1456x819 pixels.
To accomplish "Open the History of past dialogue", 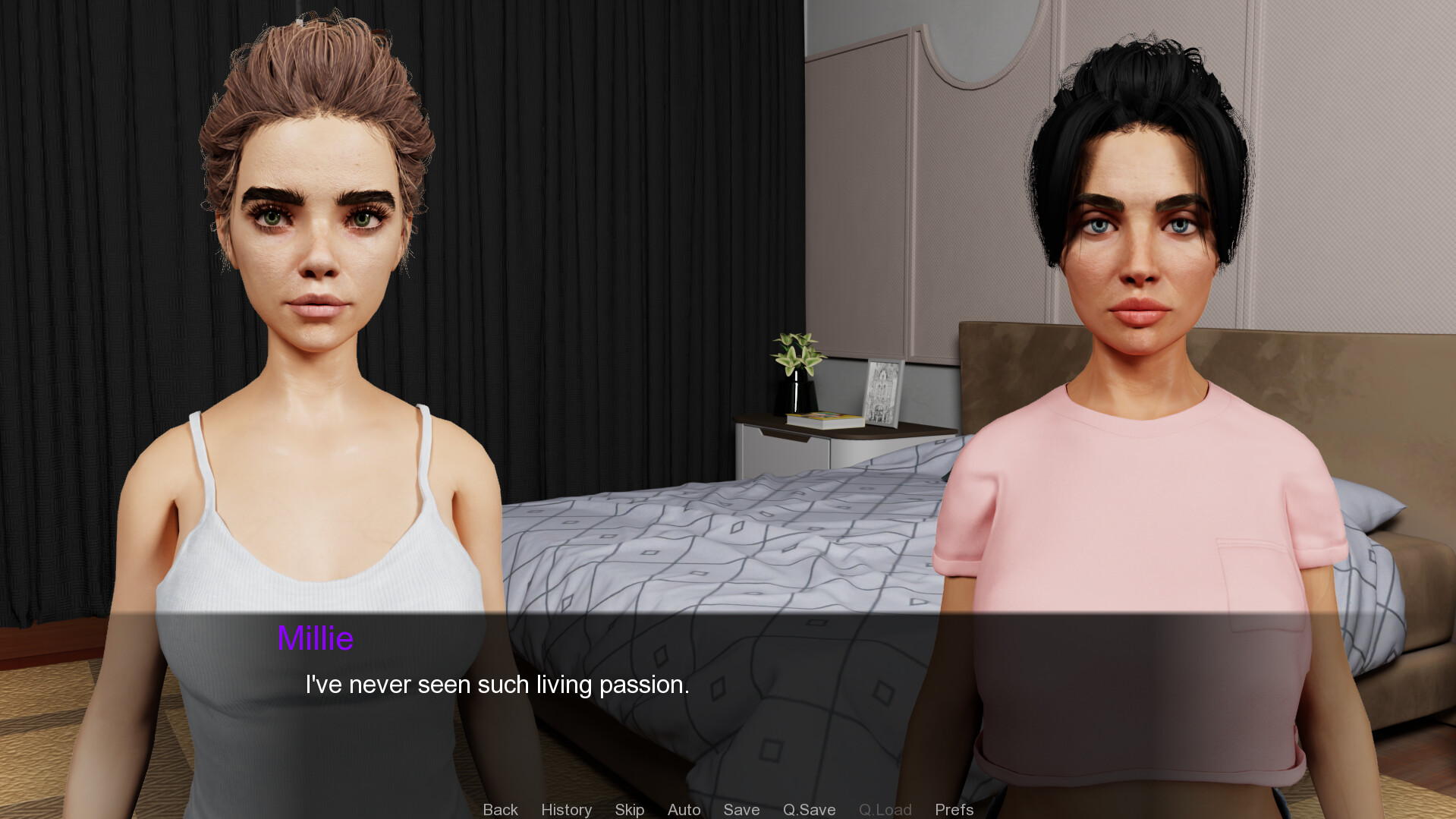I will coord(566,809).
